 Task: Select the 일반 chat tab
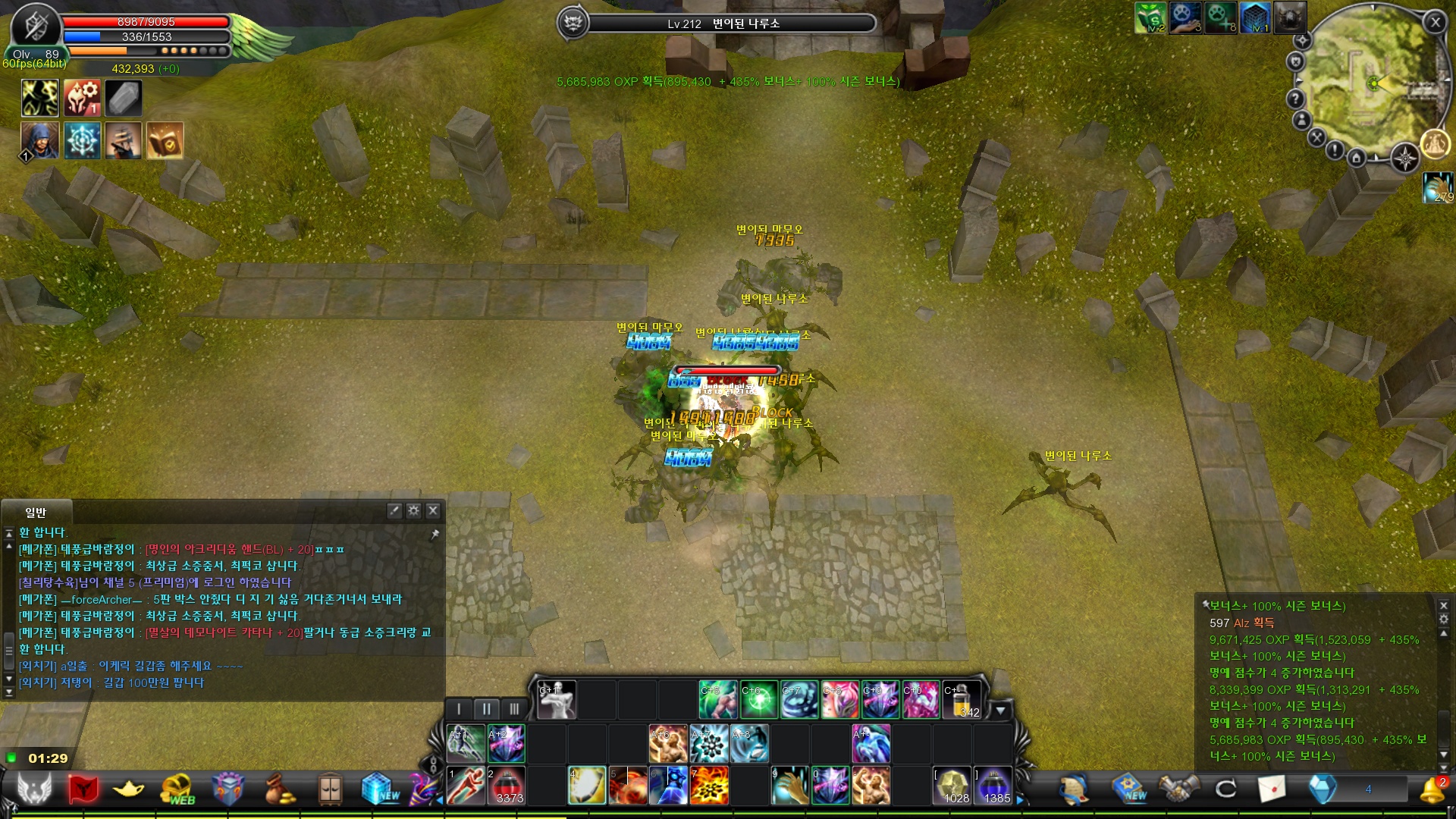click(38, 513)
